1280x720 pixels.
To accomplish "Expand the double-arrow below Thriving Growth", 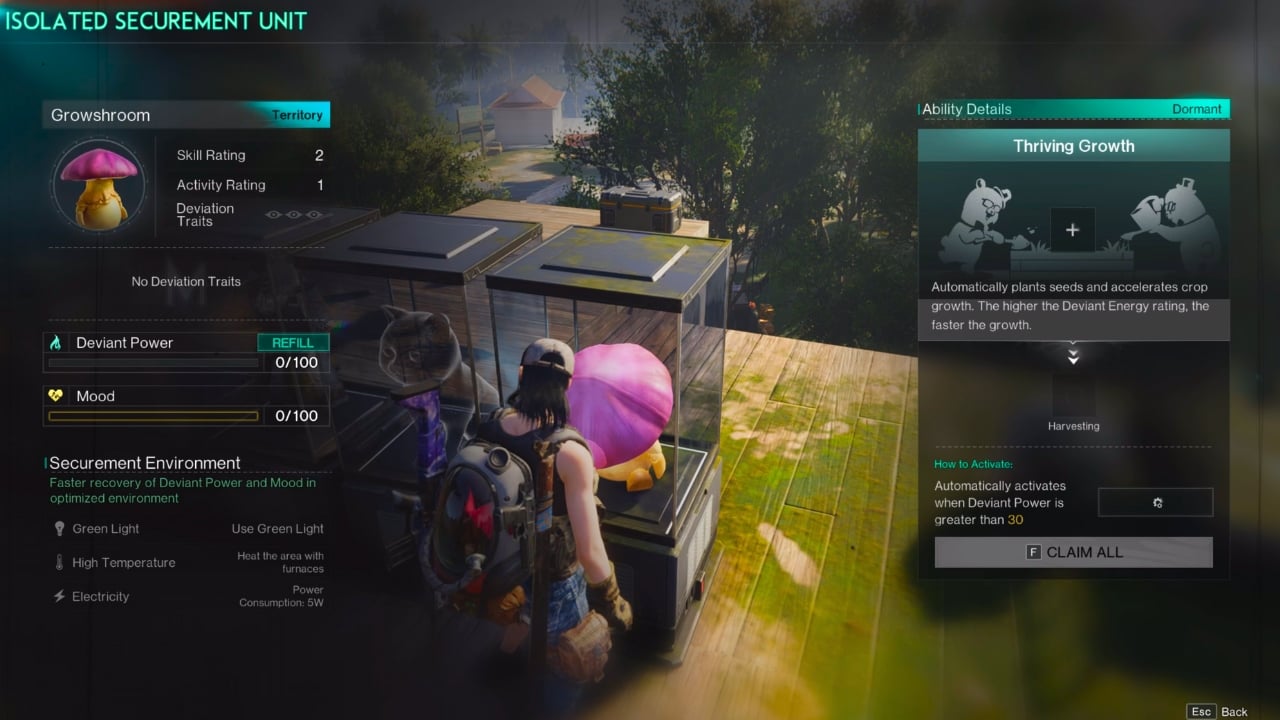I will point(1073,356).
